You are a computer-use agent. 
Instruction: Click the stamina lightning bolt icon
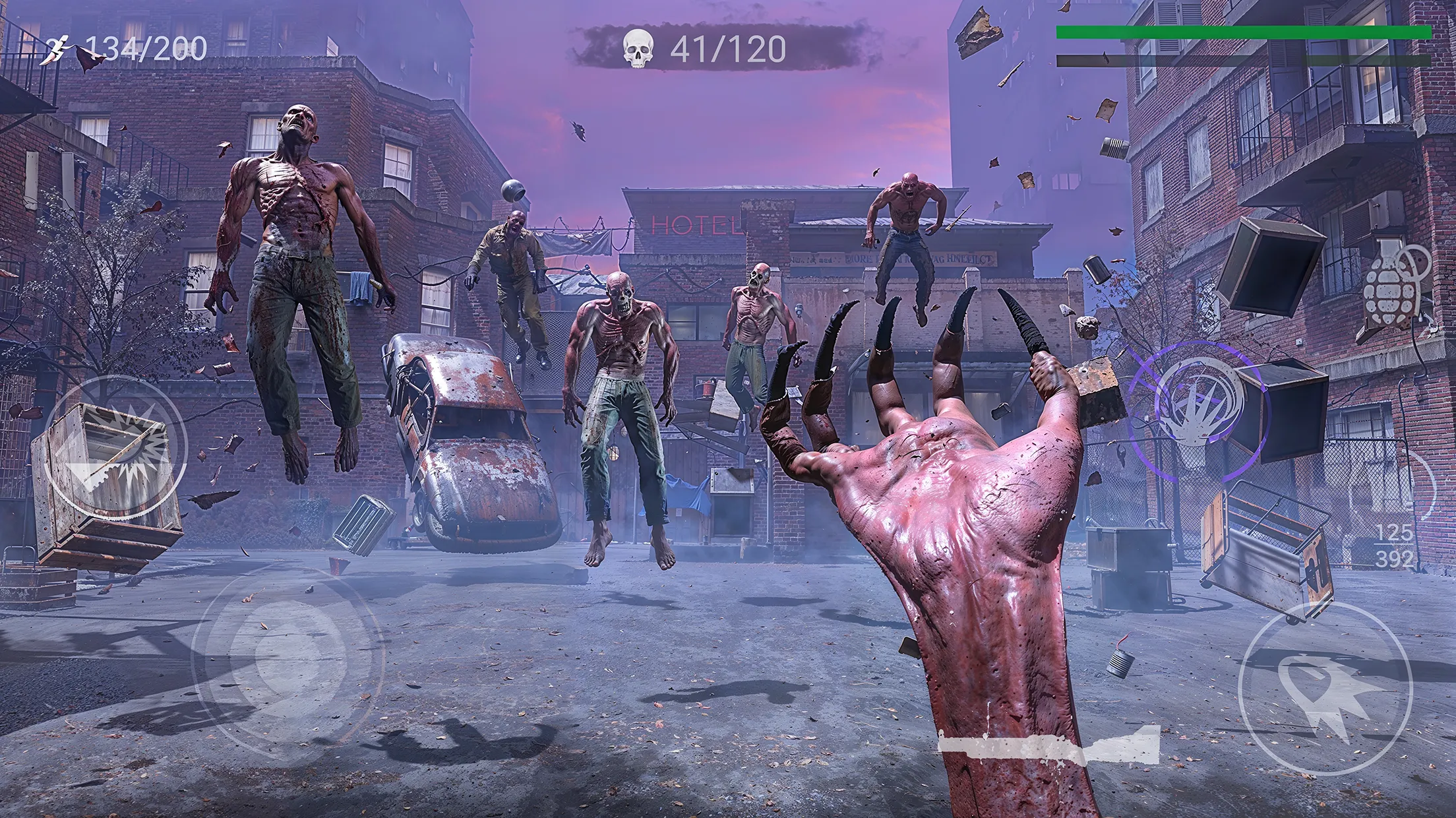(58, 45)
